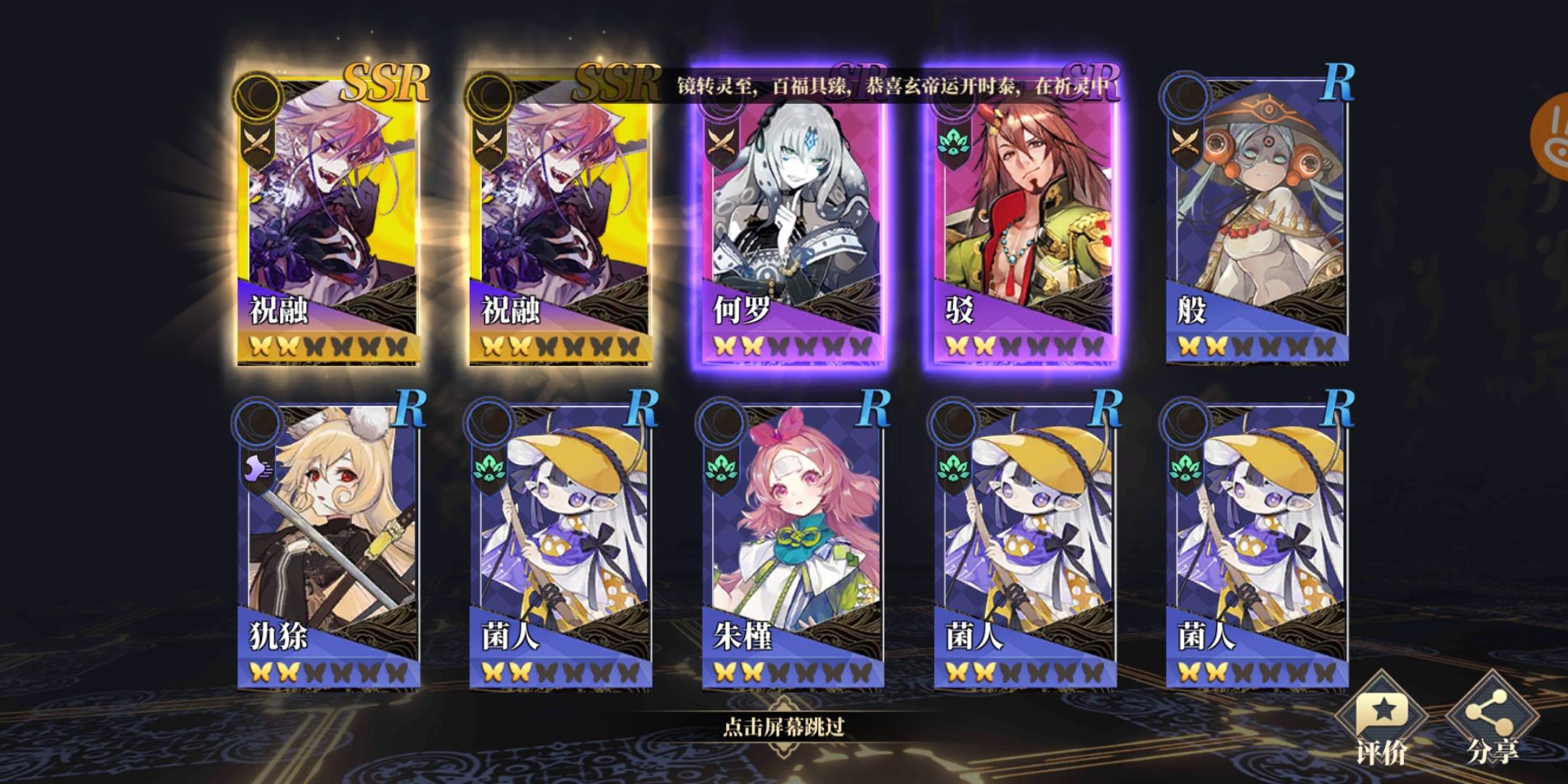Image resolution: width=1568 pixels, height=784 pixels.
Task: Select the 驳 card thumbnail
Action: [x=1021, y=218]
